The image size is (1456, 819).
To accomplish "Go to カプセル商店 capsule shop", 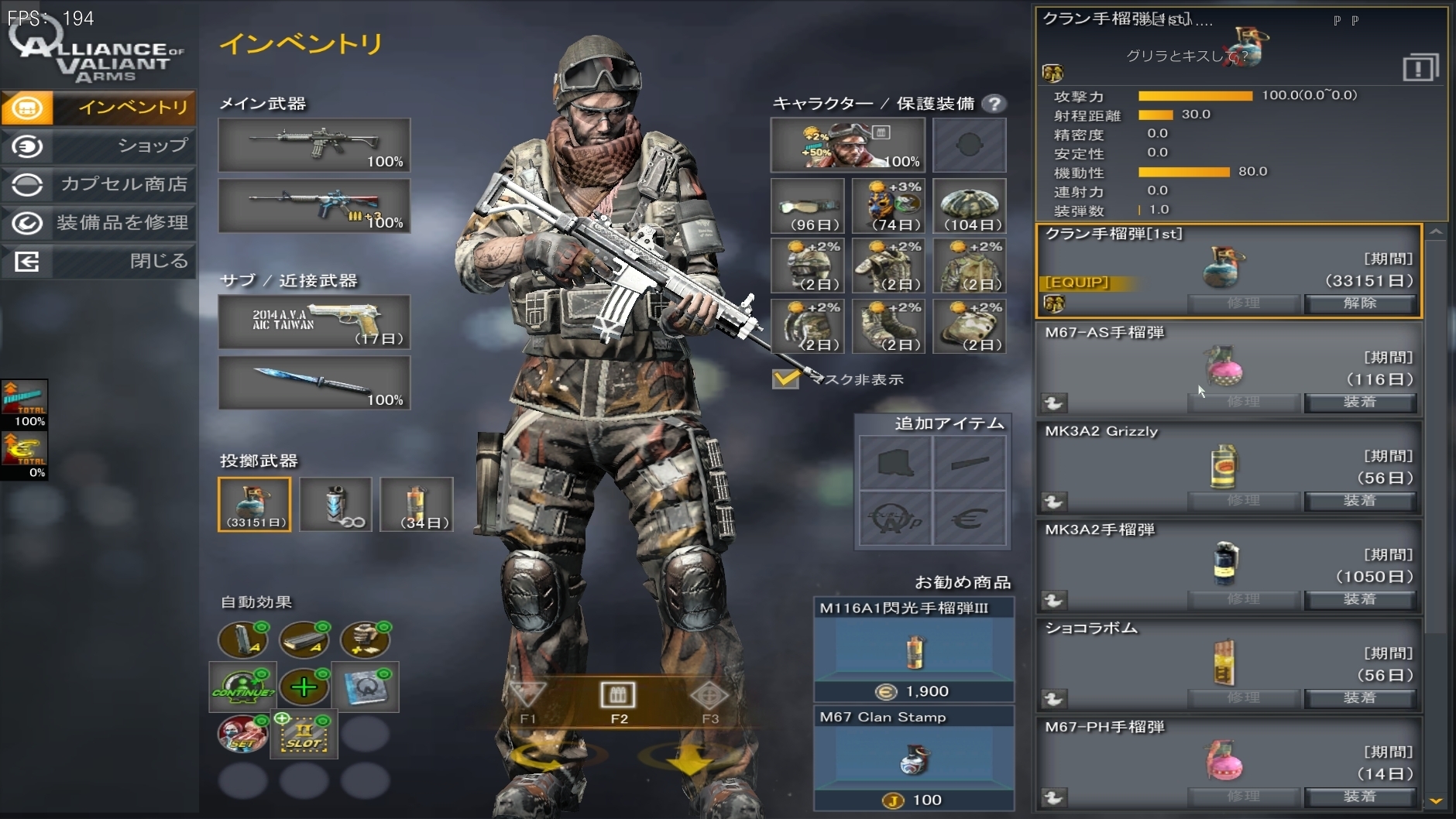I will point(99,184).
